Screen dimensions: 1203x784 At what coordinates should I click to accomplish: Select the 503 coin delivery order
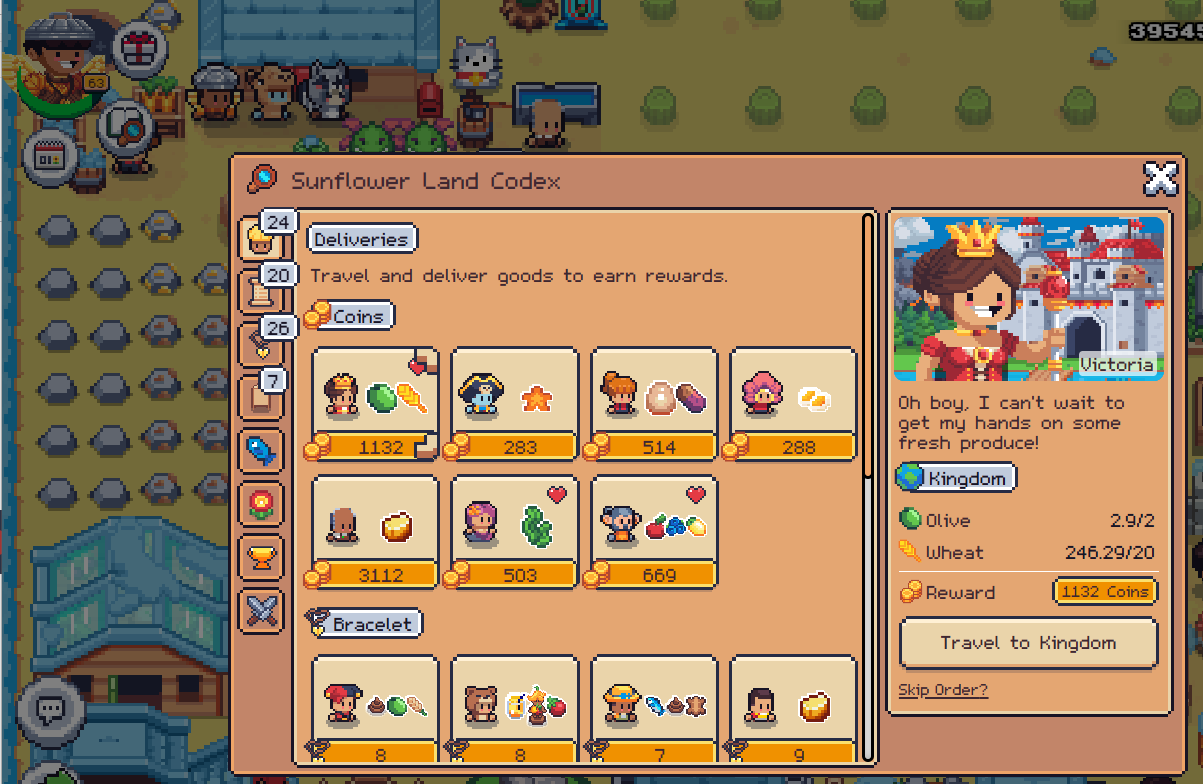514,531
